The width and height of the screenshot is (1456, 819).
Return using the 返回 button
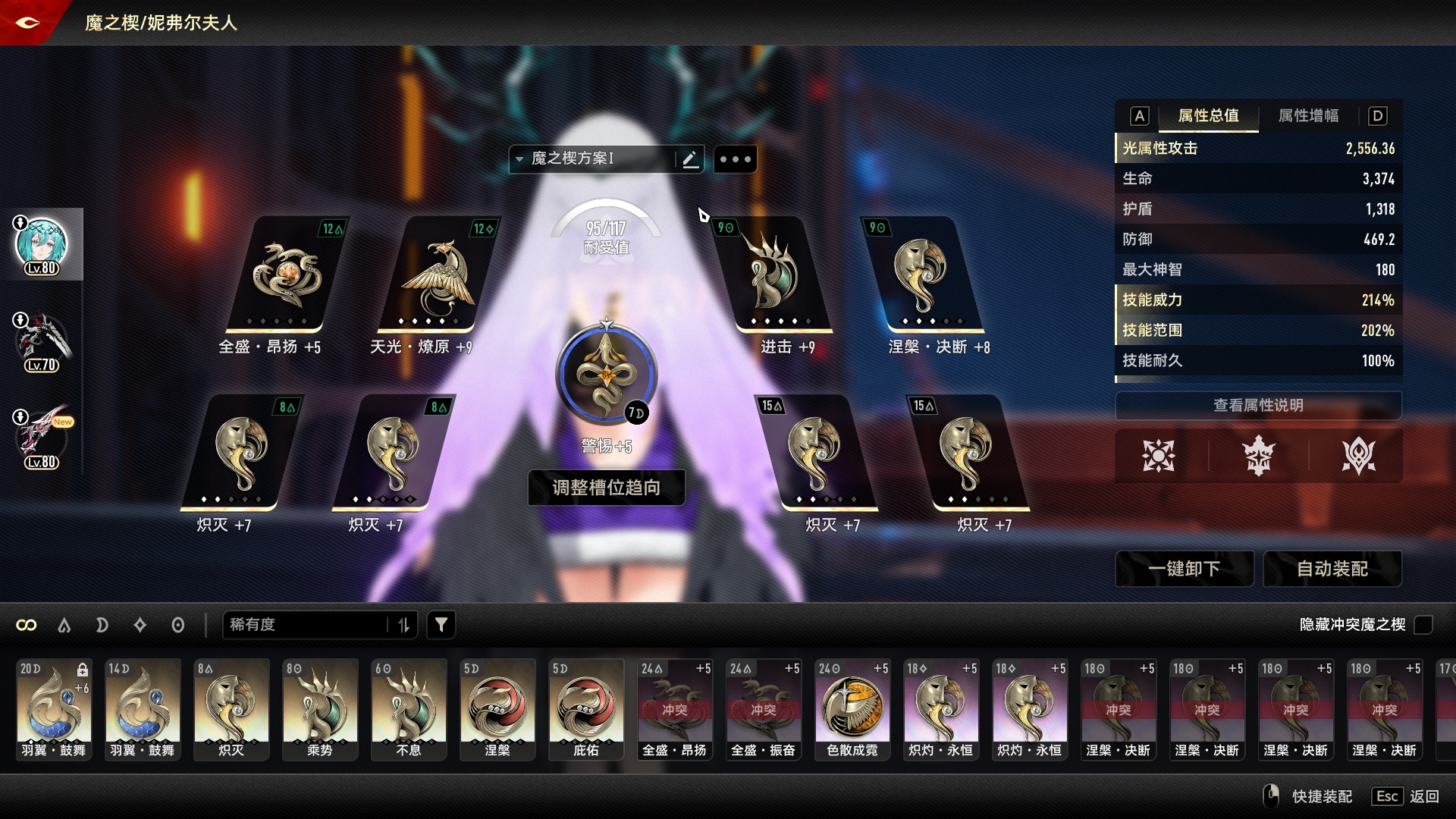pyautogui.click(x=1424, y=796)
